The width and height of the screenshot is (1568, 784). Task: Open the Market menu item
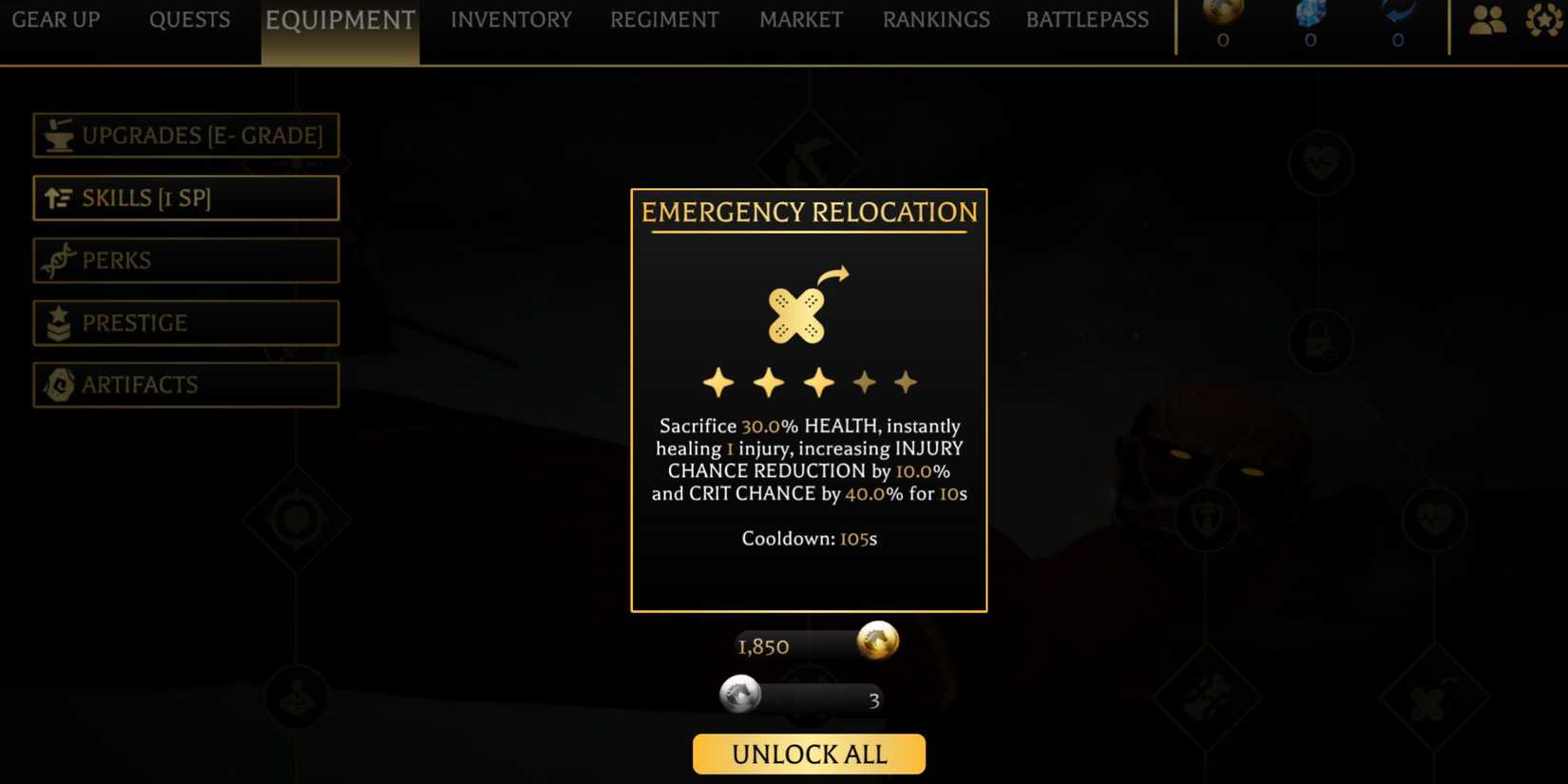tap(801, 19)
